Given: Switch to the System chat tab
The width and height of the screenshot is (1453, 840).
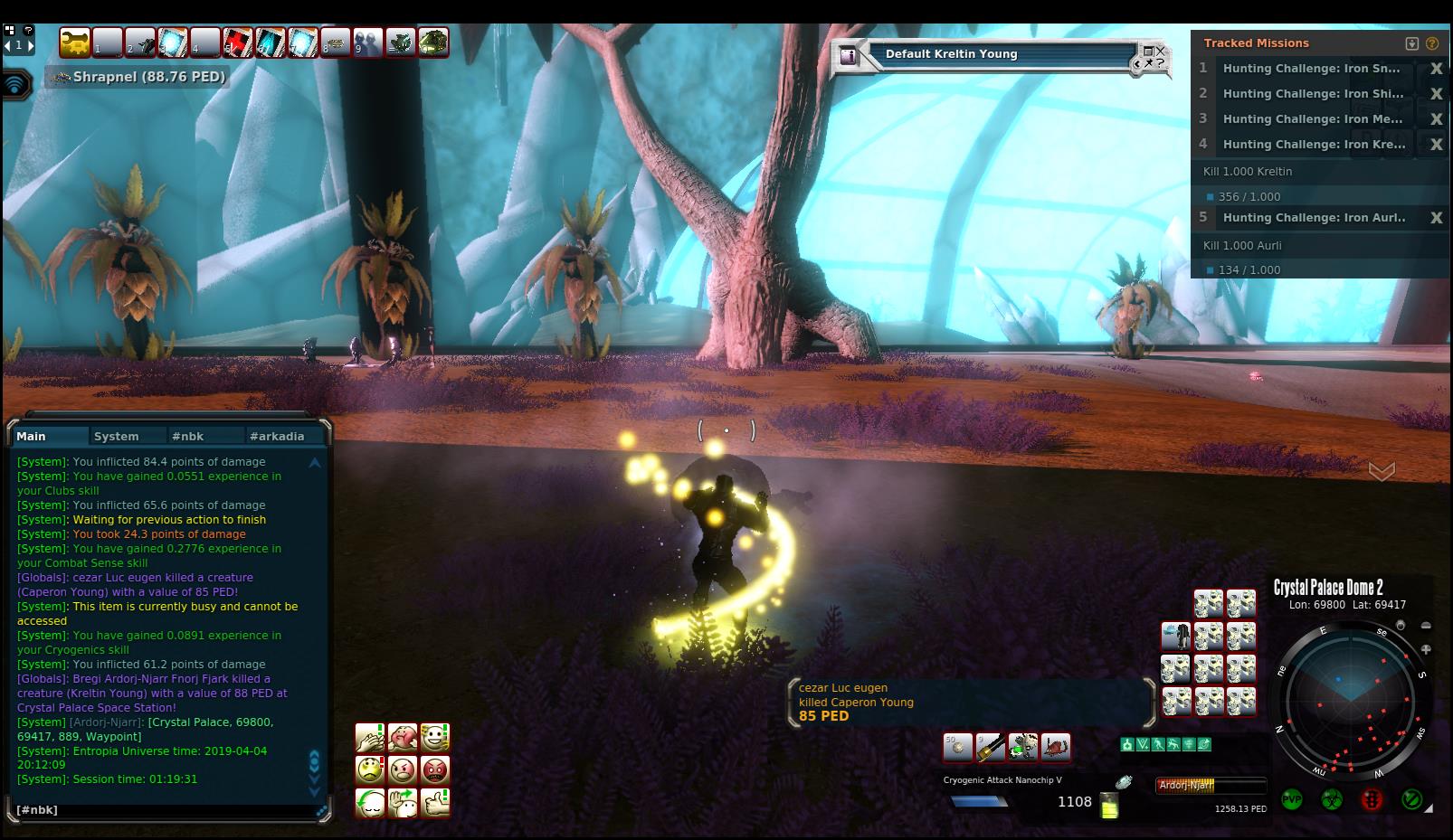Looking at the screenshot, I should (x=117, y=436).
